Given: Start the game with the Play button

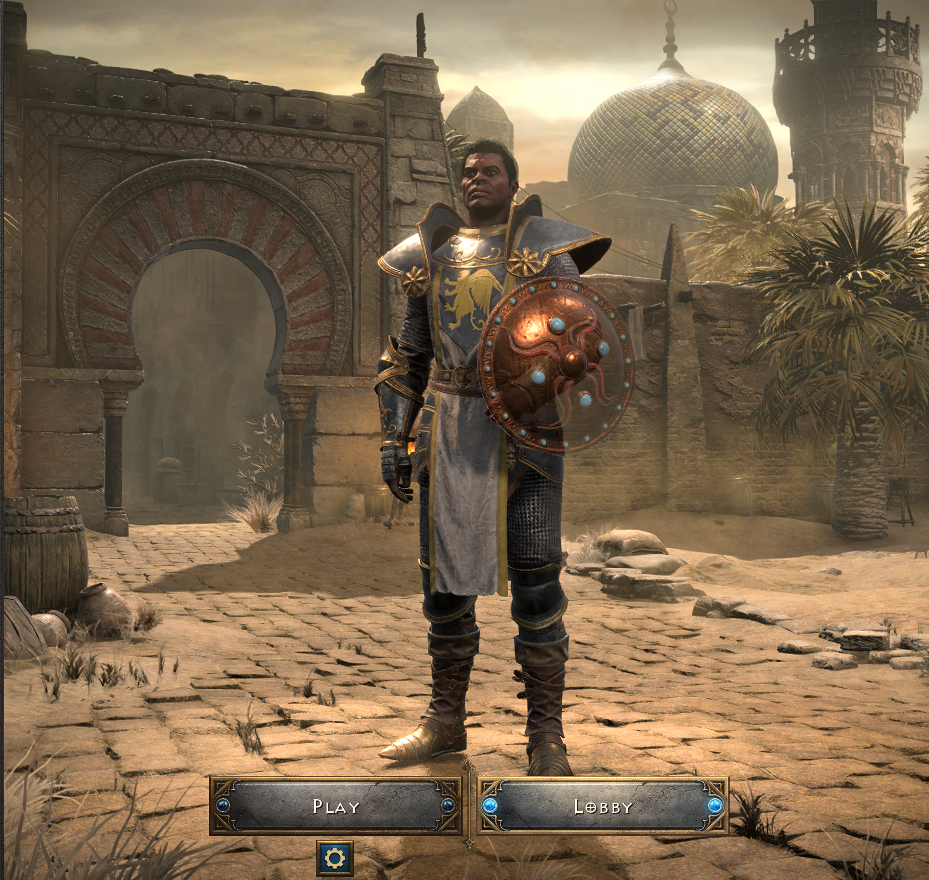Looking at the screenshot, I should point(335,806).
